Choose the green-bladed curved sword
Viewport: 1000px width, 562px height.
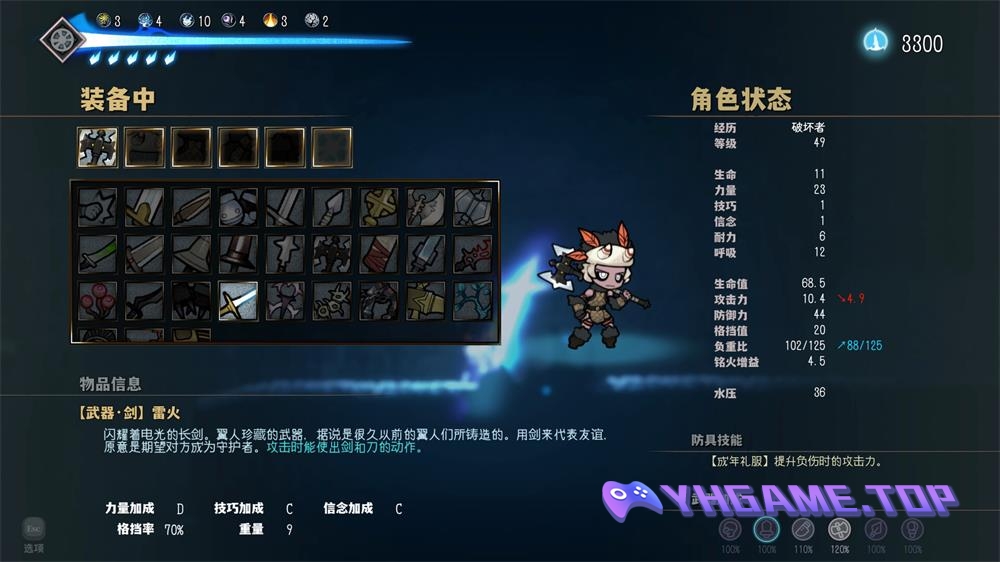tap(98, 254)
